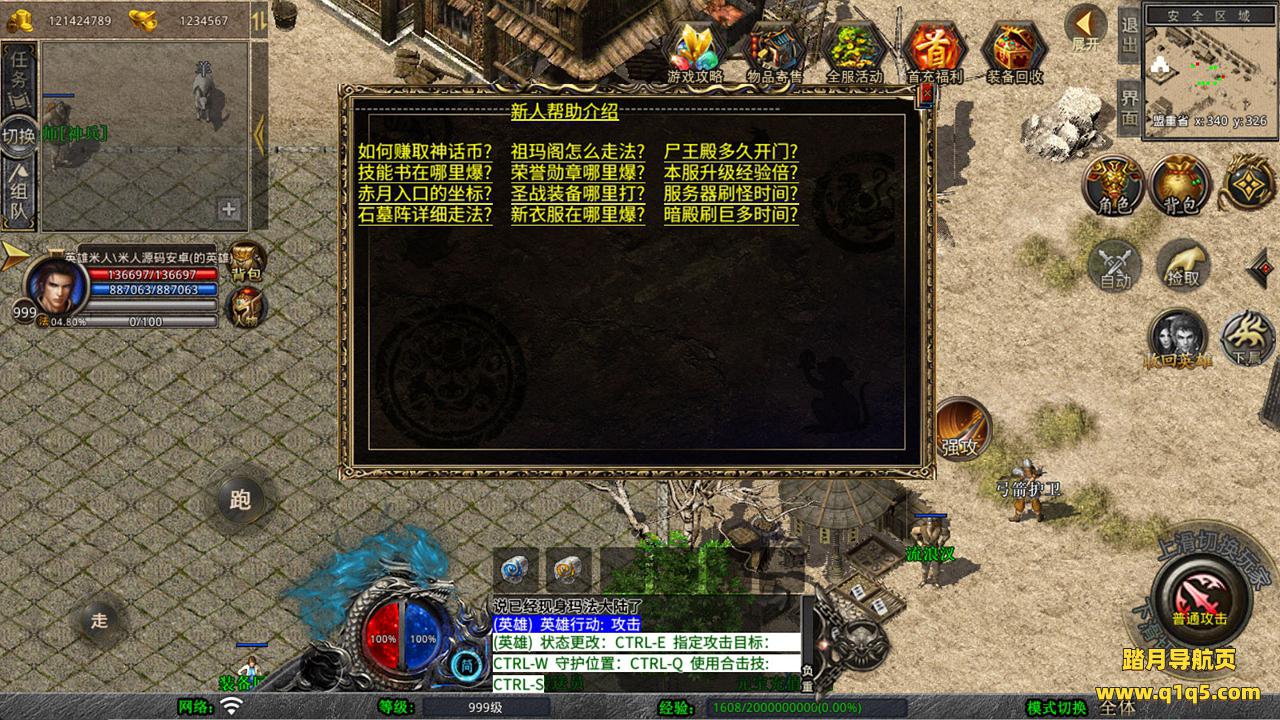
Task: Select the 祖玛阁怎么走法 help topic
Action: (577, 152)
